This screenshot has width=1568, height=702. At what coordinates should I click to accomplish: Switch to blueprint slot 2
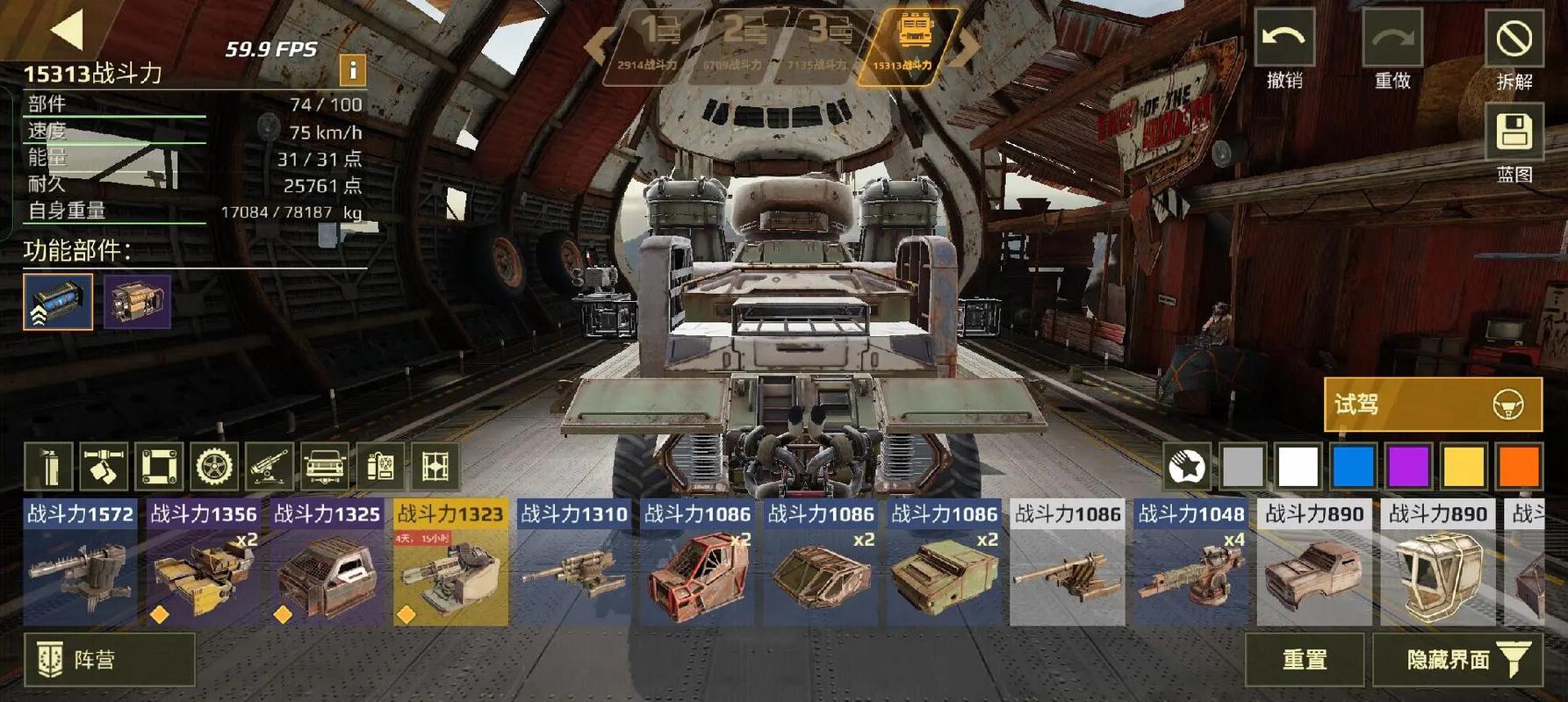(x=737, y=44)
